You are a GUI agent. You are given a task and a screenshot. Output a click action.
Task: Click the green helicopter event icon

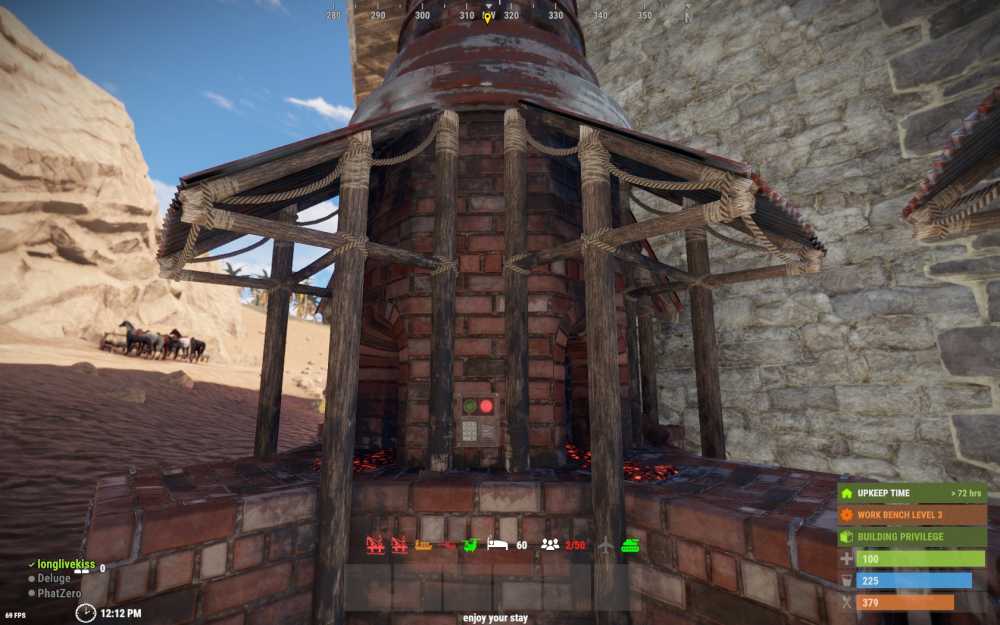coord(471,545)
